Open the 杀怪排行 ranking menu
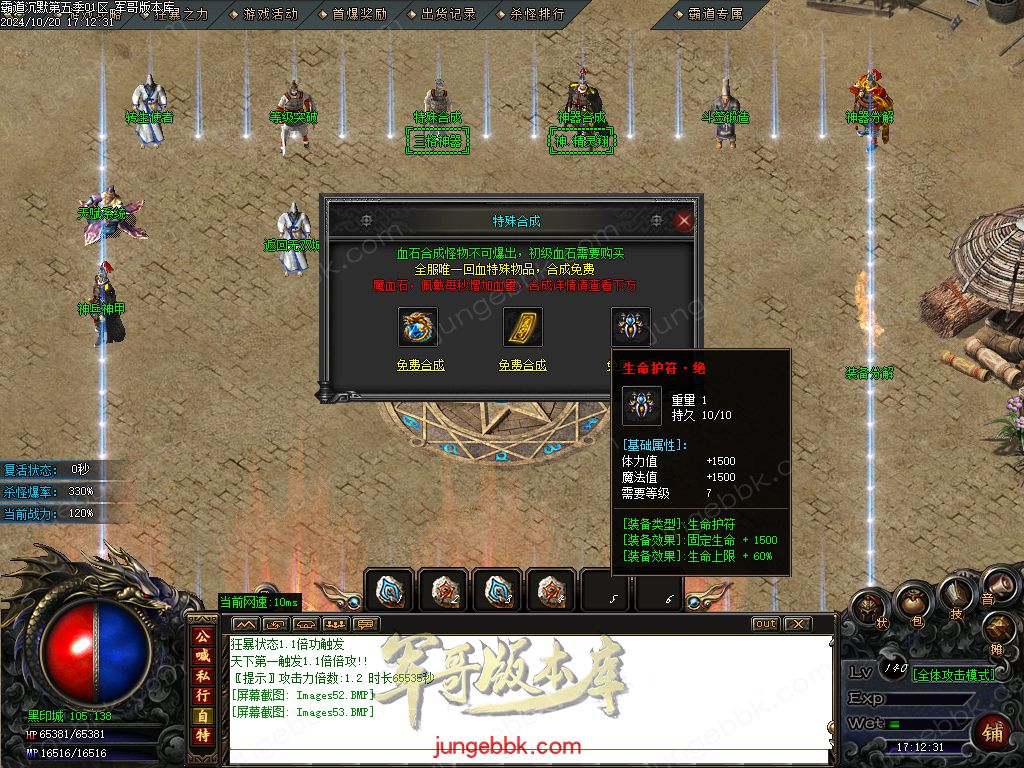Screen dimensions: 1024x768 tap(537, 14)
